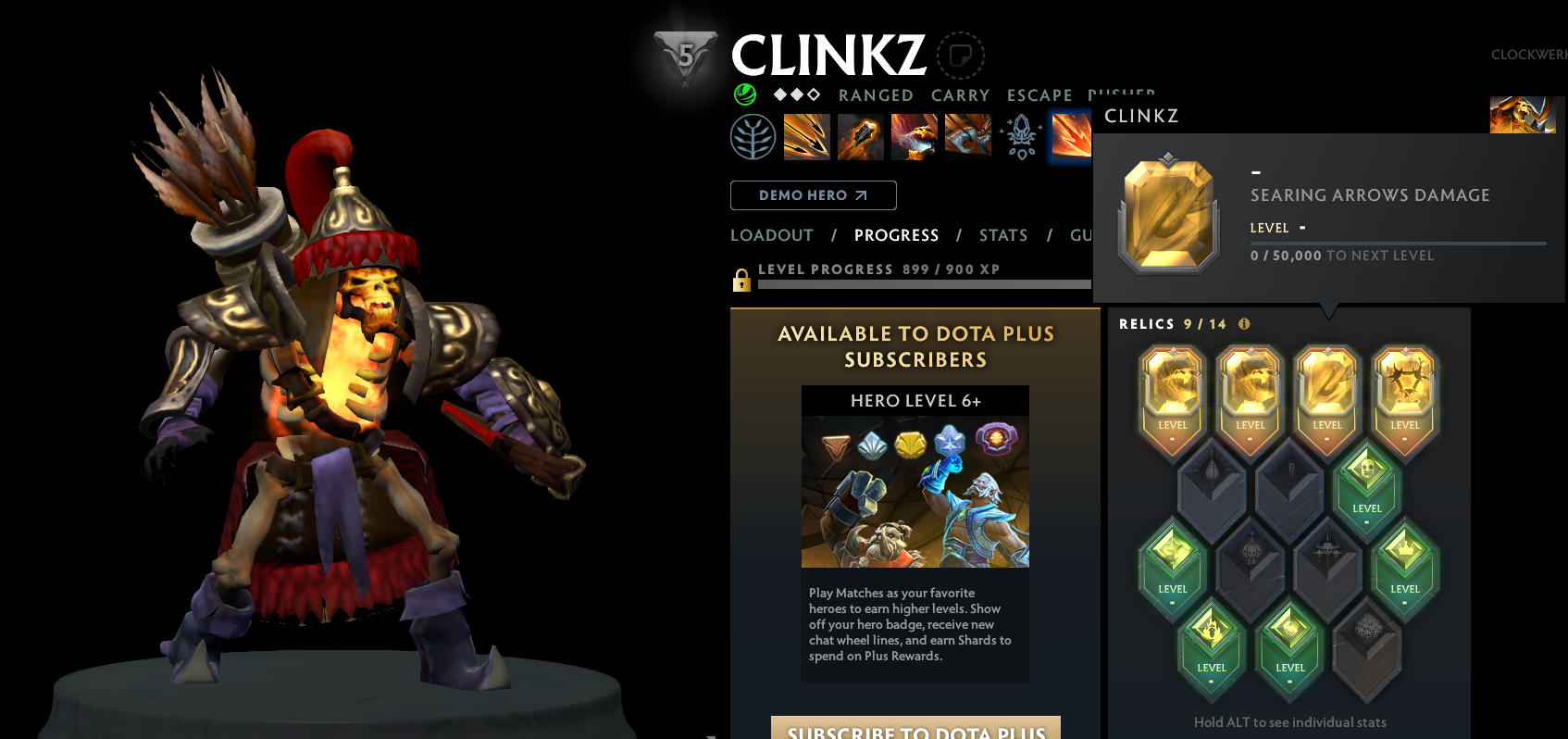
Task: Click the XP level progress bar
Action: tap(926, 285)
